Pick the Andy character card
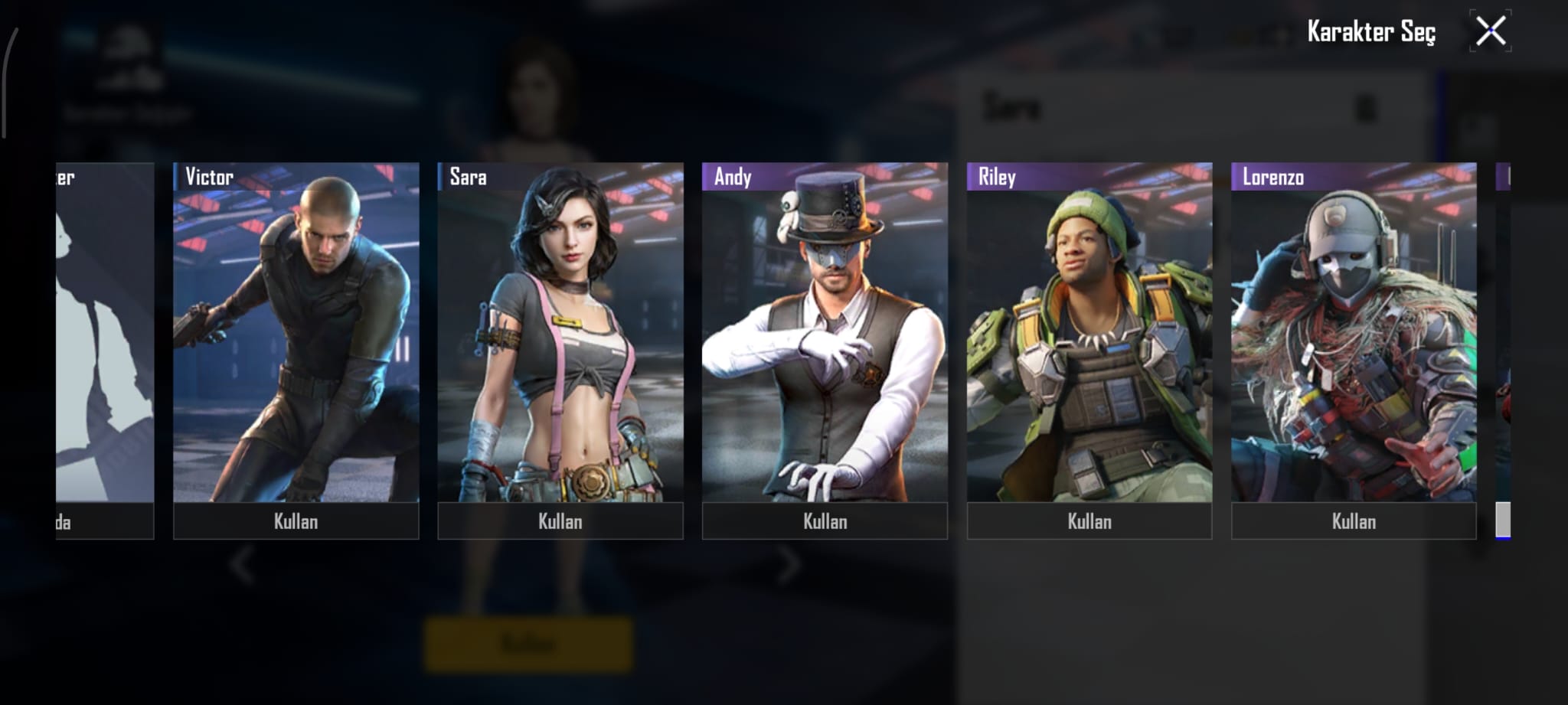Viewport: 1568px width, 705px height. tap(825, 333)
